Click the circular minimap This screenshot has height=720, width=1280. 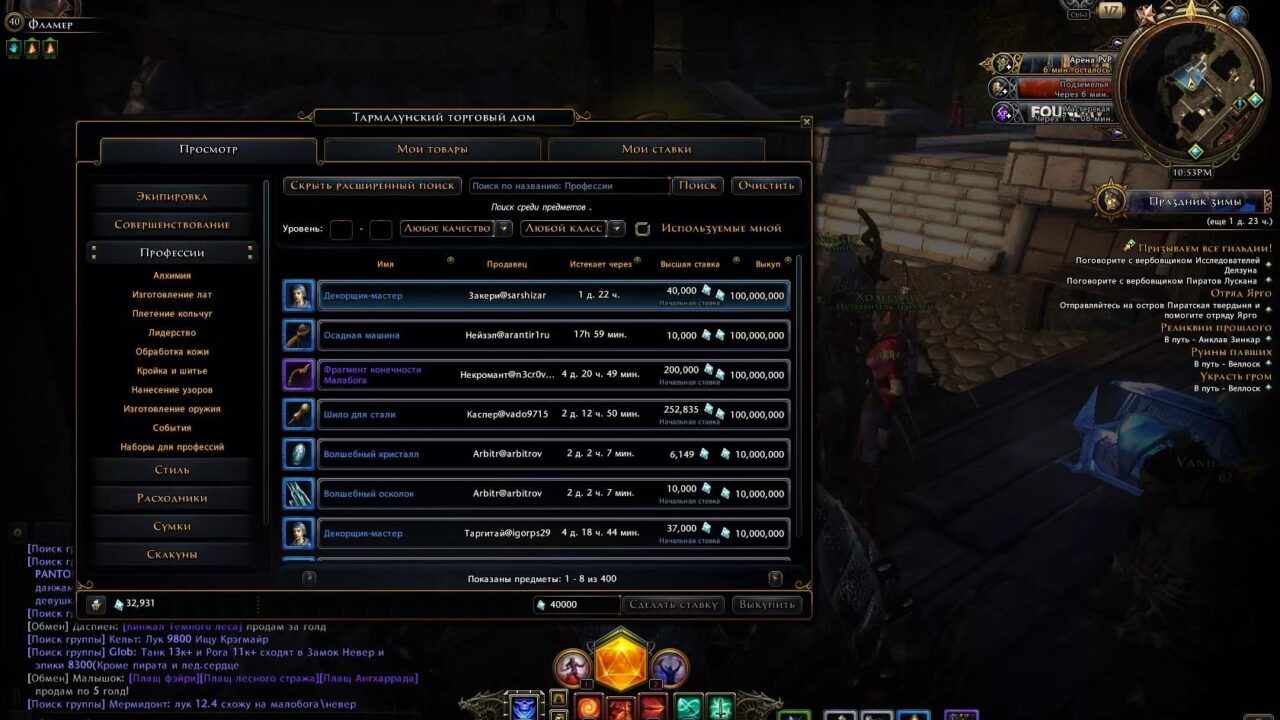1191,89
